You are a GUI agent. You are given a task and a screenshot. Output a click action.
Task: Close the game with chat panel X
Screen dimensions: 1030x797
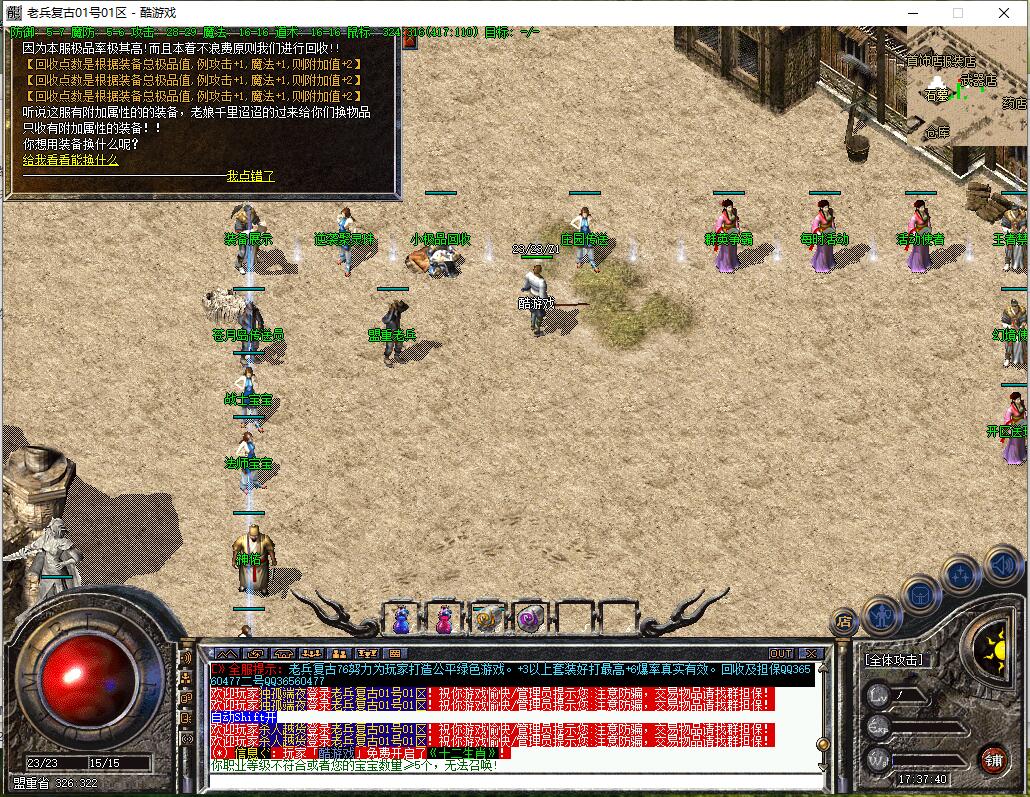click(811, 654)
